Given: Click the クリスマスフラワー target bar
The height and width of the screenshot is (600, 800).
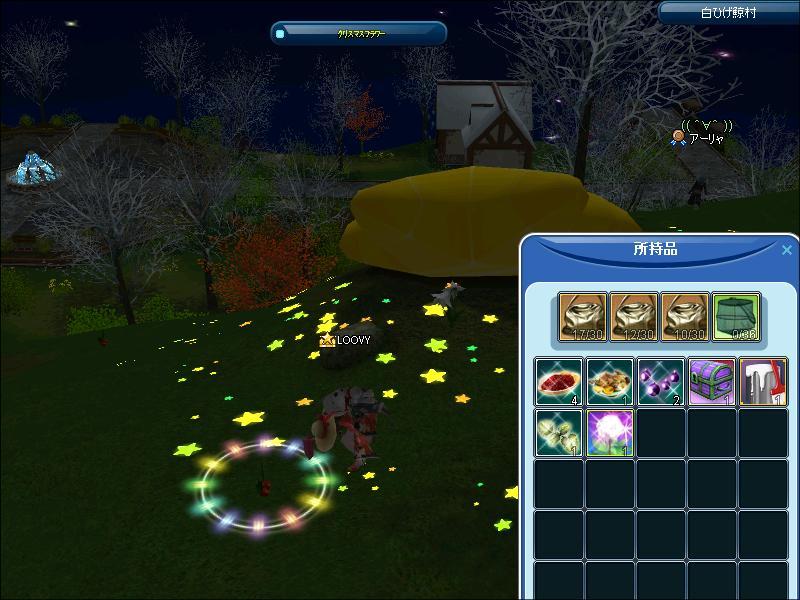Looking at the screenshot, I should tap(359, 33).
